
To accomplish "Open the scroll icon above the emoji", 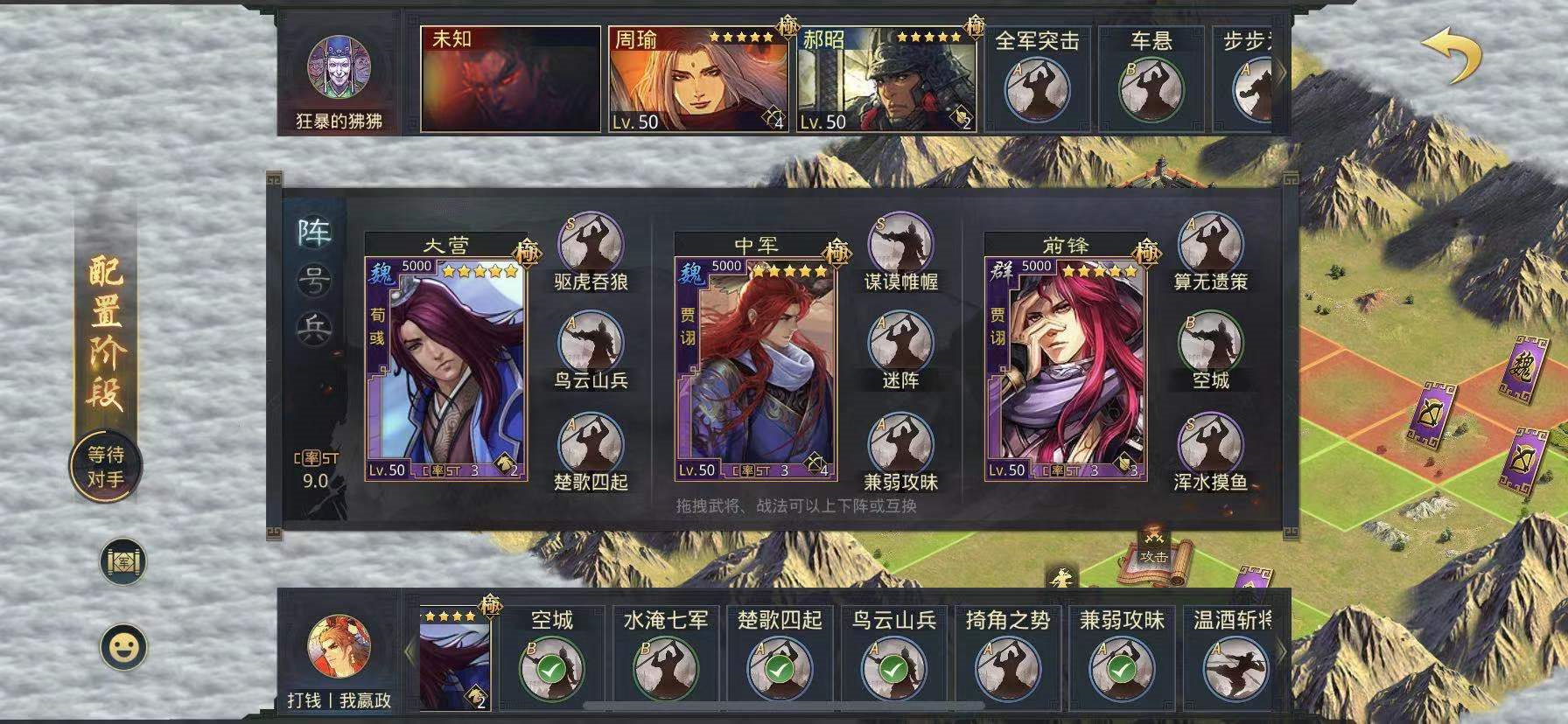I will pyautogui.click(x=123, y=561).
